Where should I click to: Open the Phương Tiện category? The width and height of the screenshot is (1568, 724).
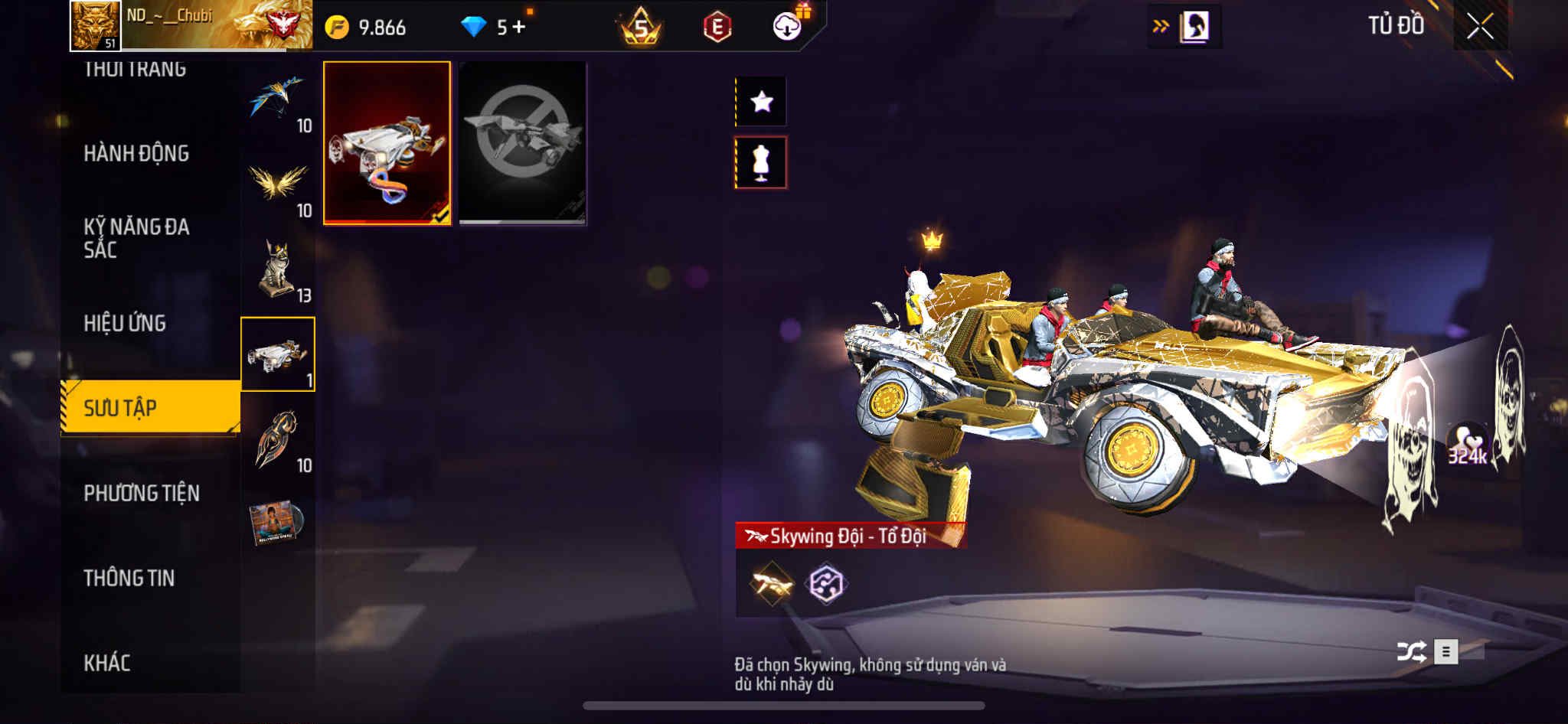tap(142, 494)
